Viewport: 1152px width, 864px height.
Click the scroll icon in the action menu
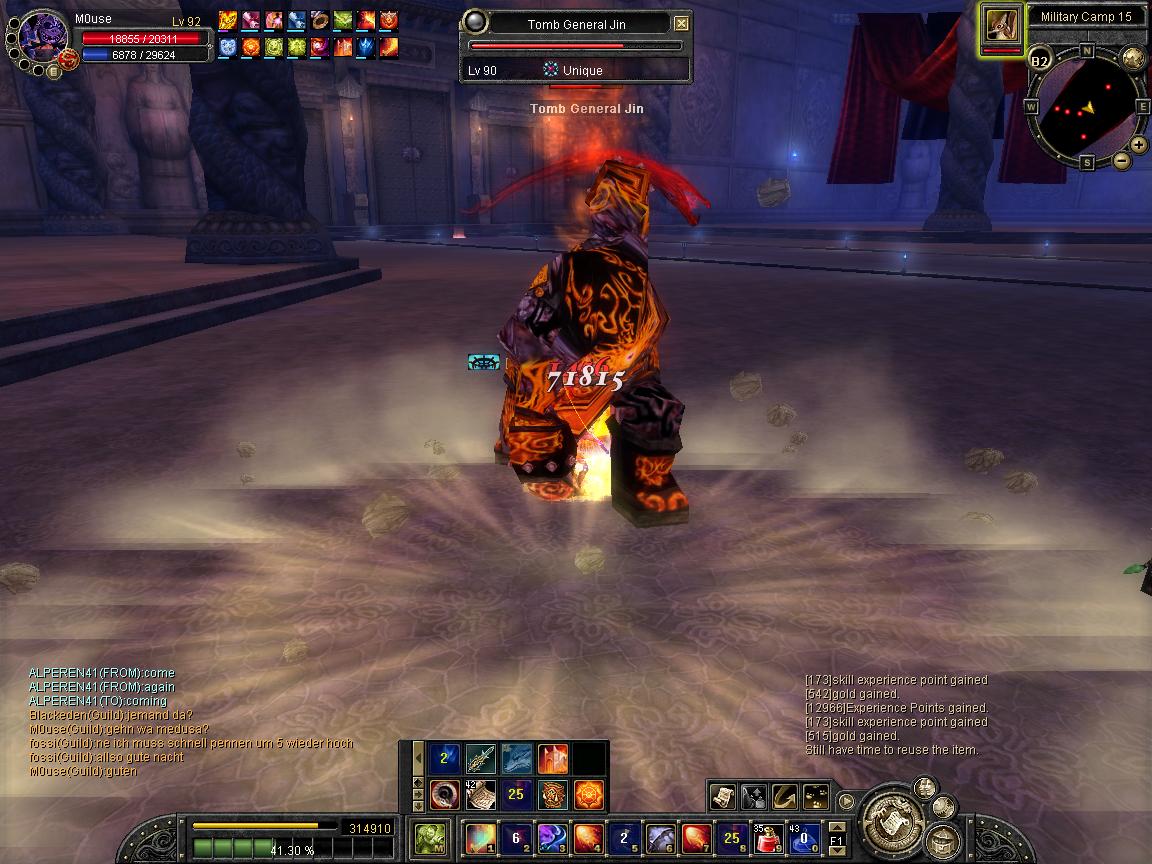tap(723, 796)
